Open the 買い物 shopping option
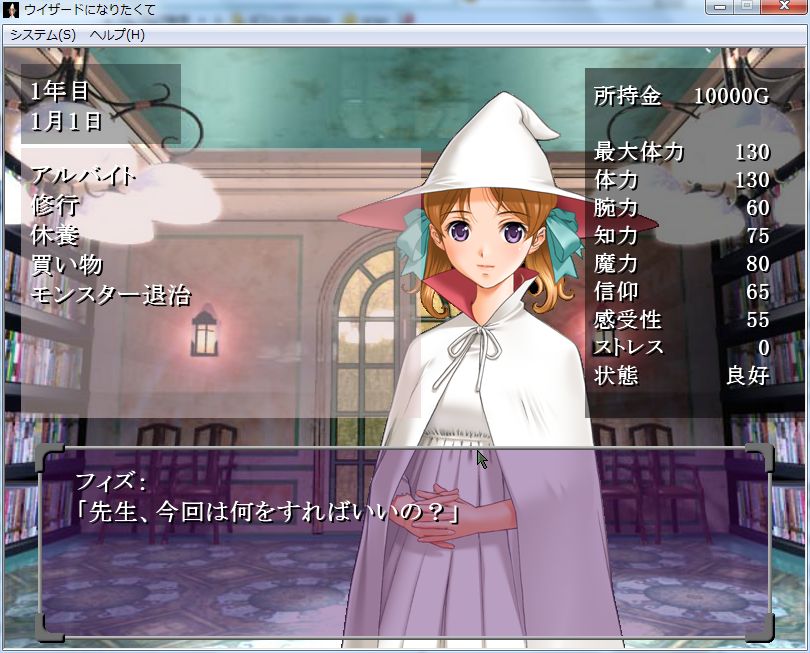The image size is (810, 653). [67, 265]
